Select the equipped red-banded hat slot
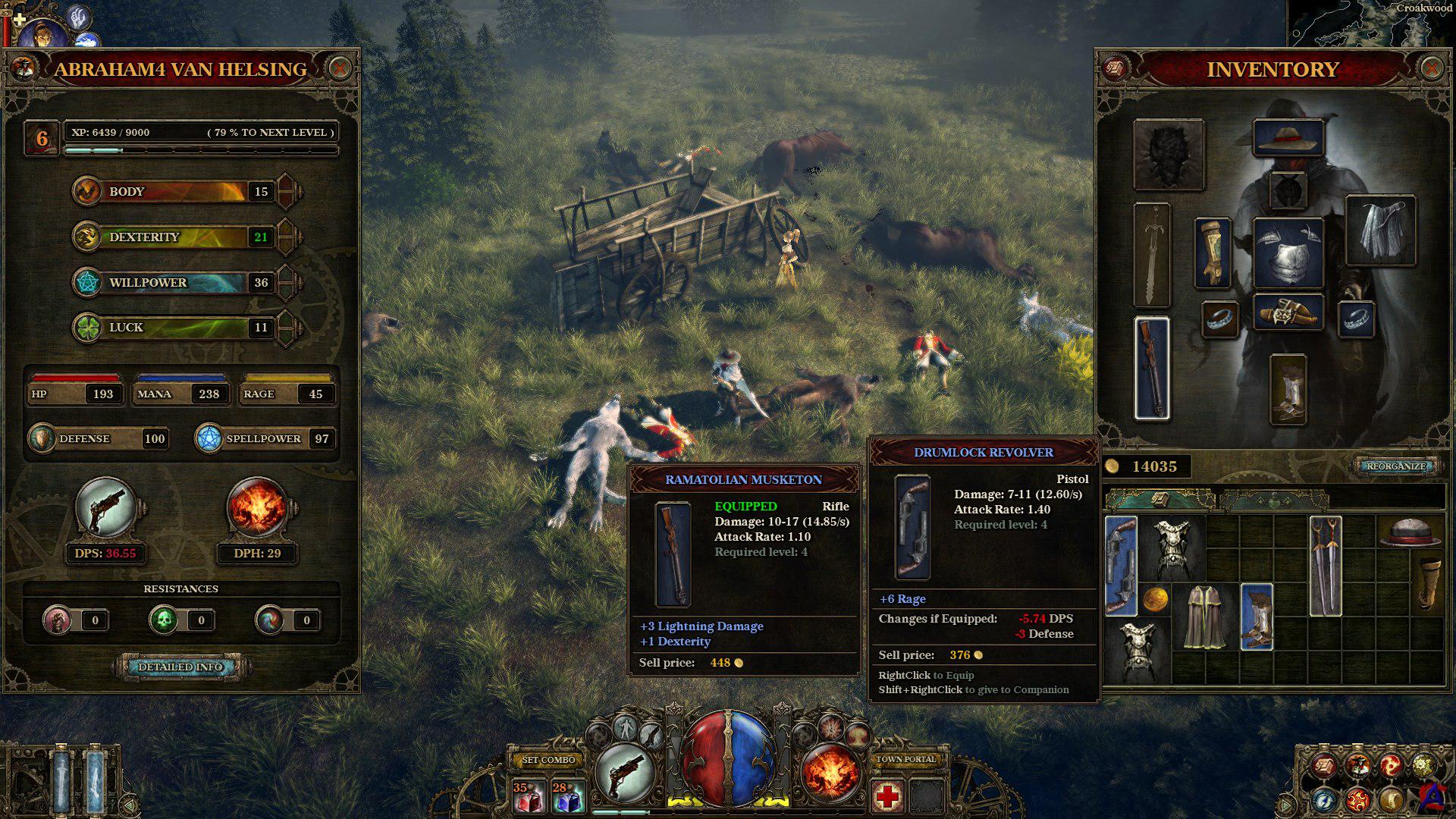Viewport: 1456px width, 819px height. click(x=1288, y=138)
